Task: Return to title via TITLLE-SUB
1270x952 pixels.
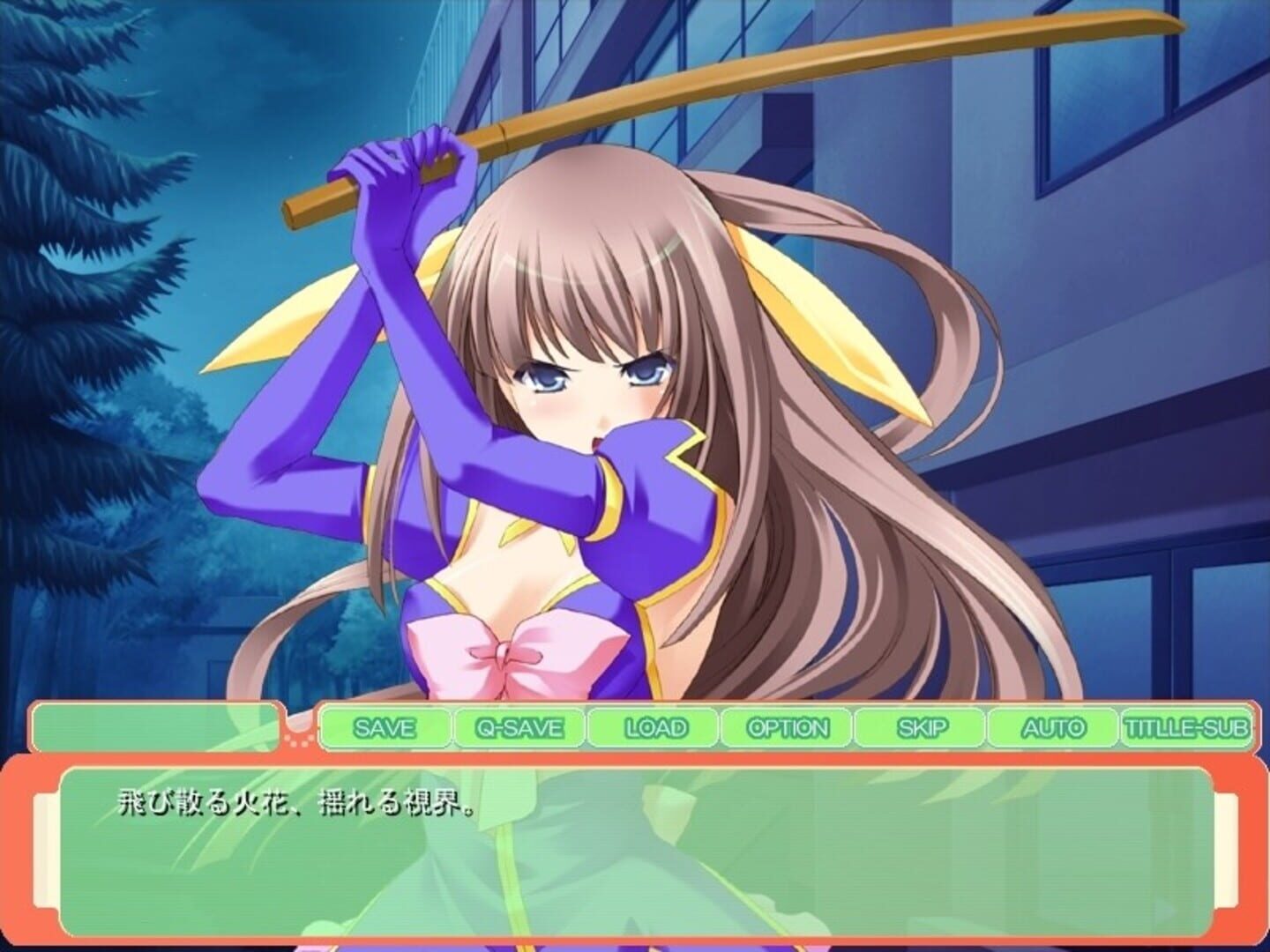Action: [1186, 728]
